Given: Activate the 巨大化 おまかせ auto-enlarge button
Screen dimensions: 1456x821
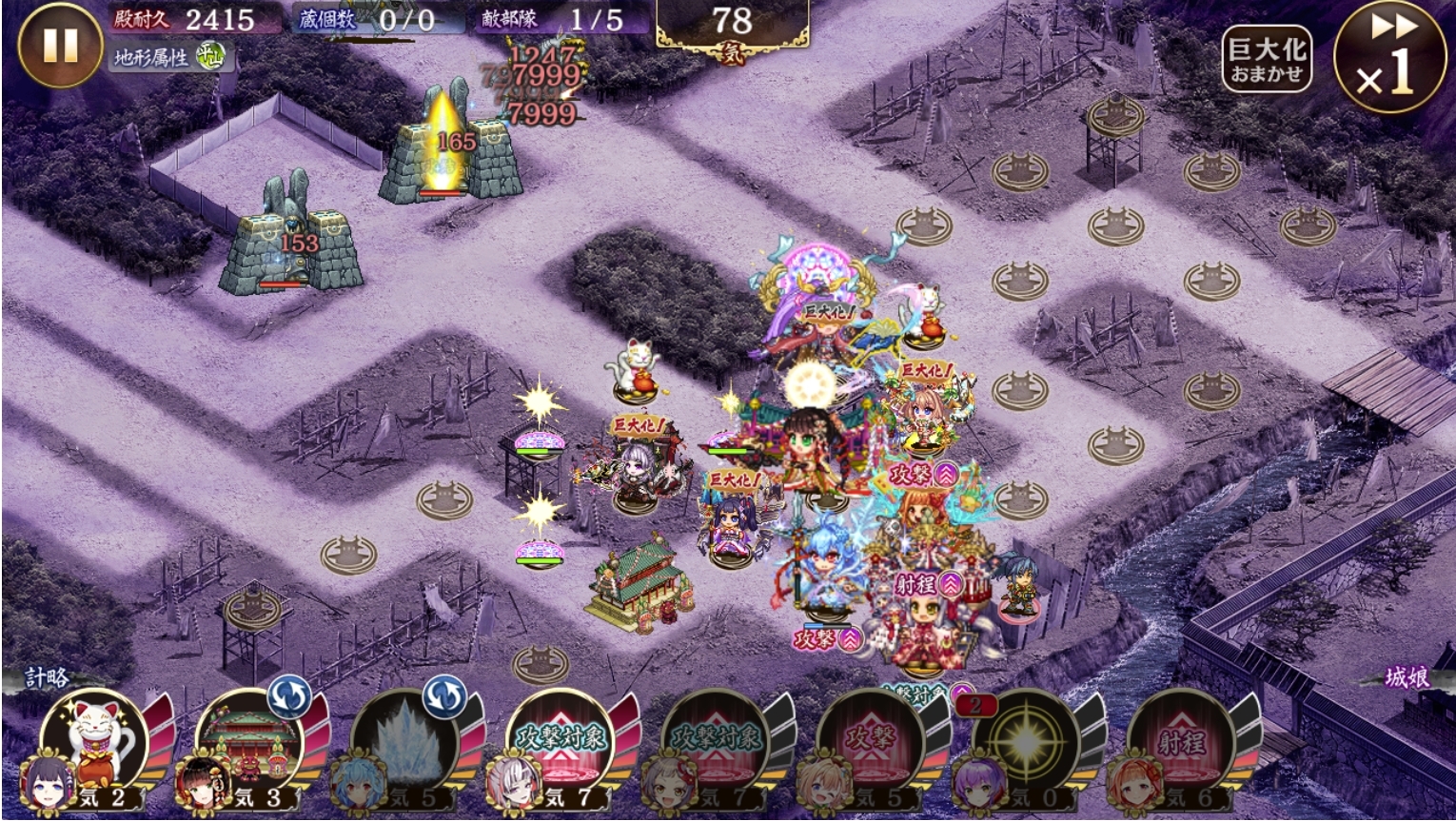Looking at the screenshot, I should pos(1268,60).
